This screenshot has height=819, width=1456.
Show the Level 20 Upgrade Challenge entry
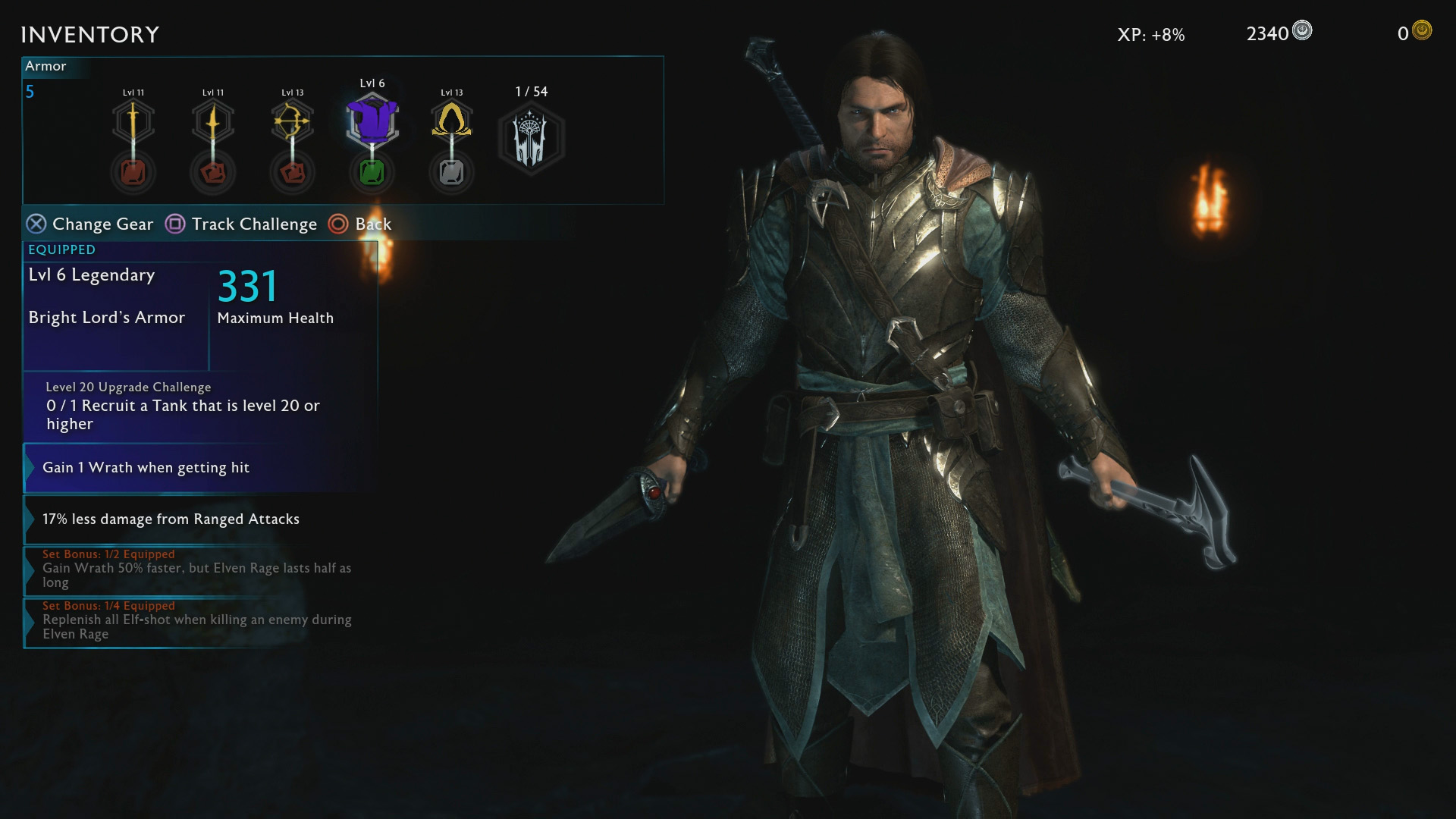pos(200,406)
